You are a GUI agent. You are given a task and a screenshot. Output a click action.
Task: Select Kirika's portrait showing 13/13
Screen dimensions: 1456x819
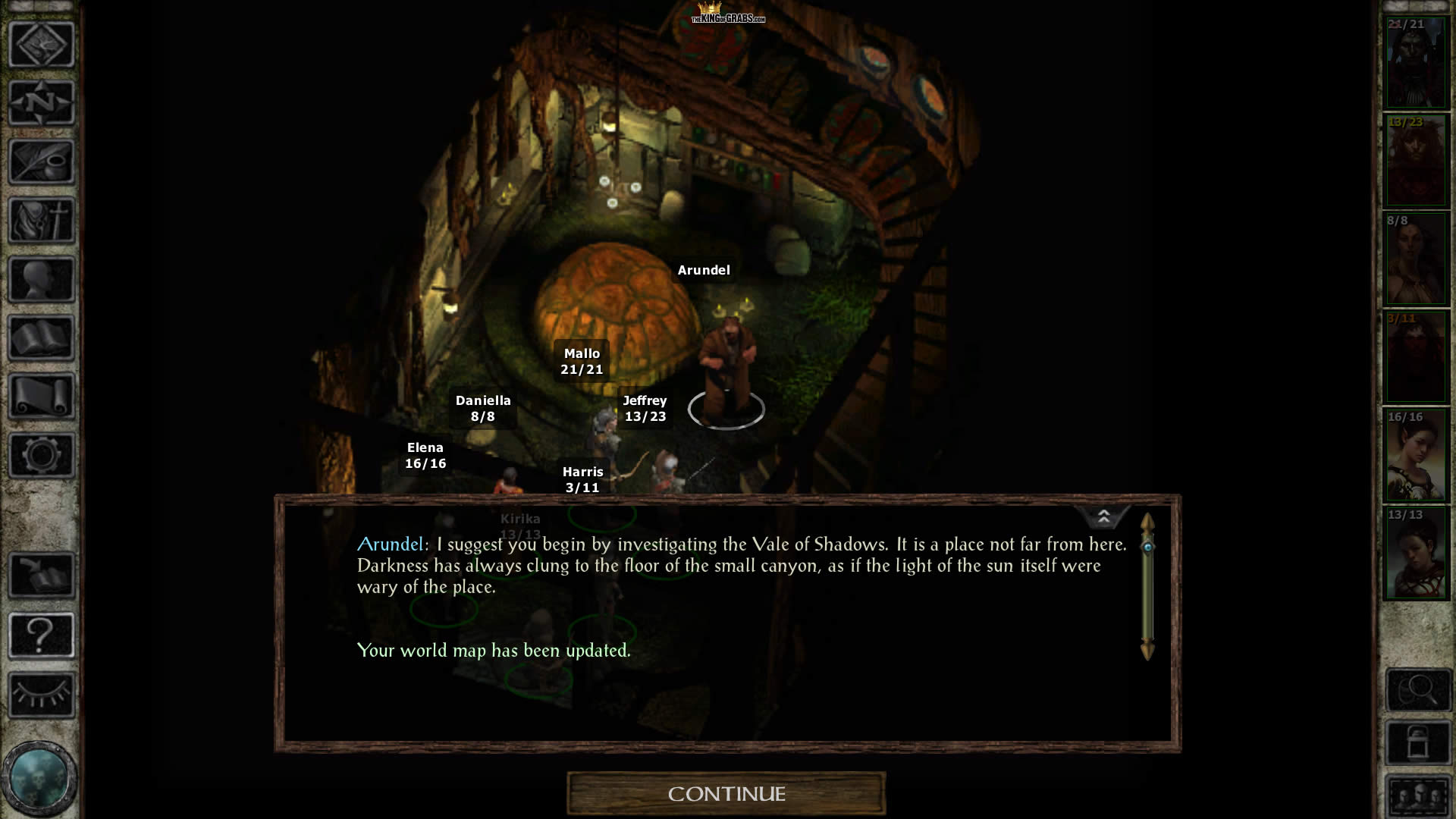coord(1416,554)
